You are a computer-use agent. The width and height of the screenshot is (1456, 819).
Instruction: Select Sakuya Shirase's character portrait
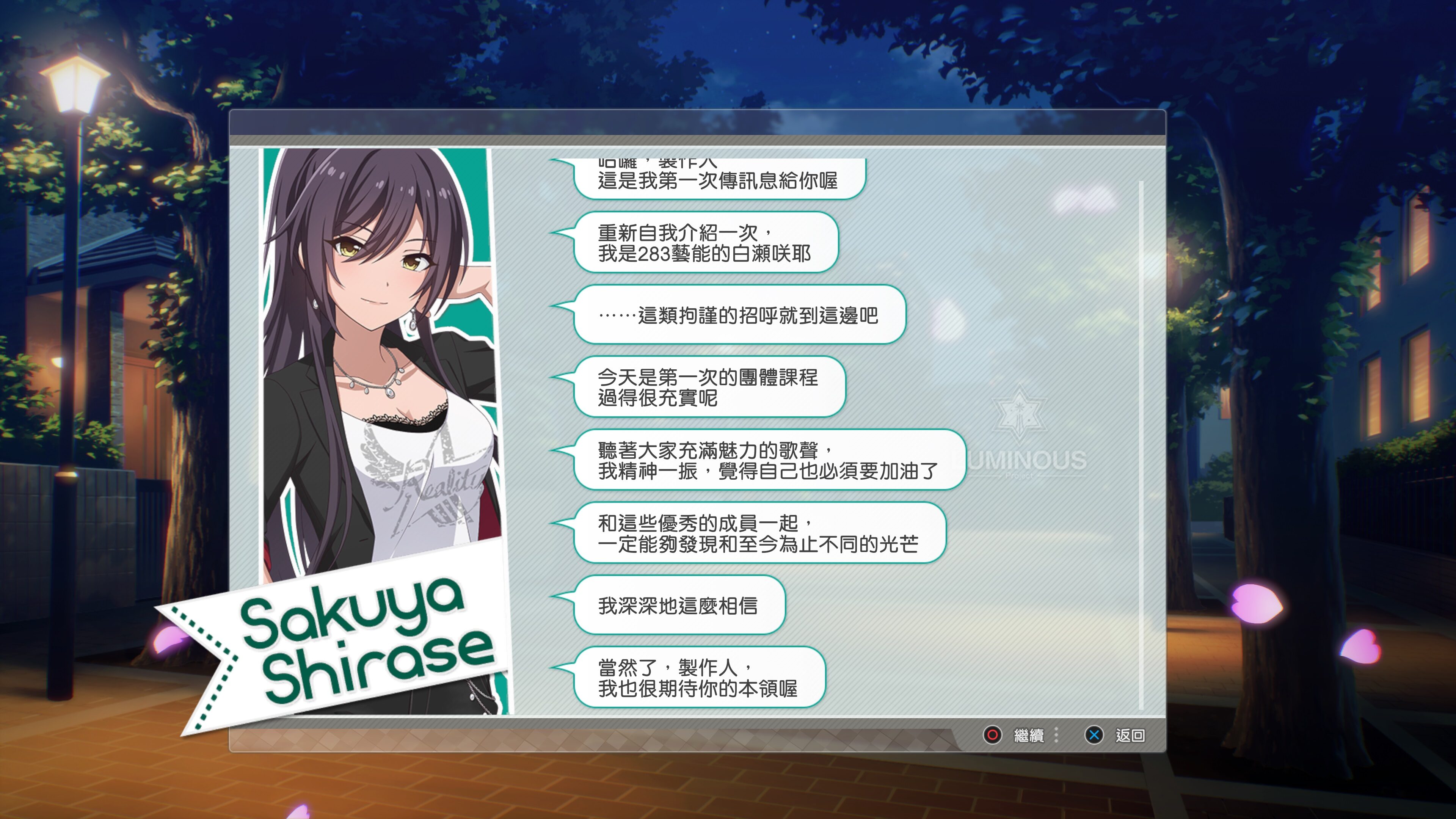(x=379, y=339)
